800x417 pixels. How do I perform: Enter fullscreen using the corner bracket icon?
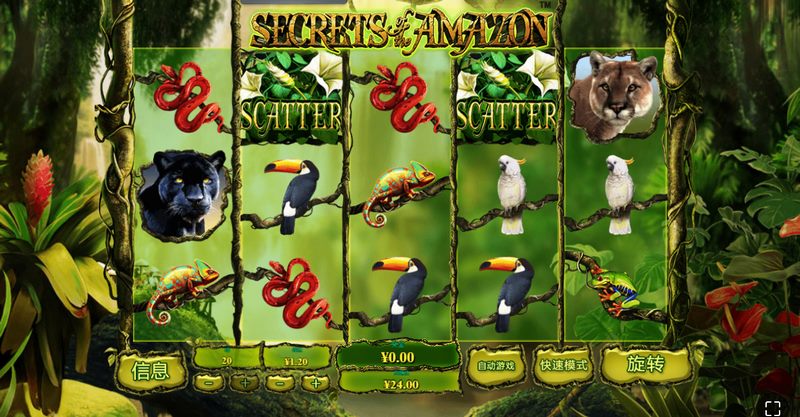point(772,407)
